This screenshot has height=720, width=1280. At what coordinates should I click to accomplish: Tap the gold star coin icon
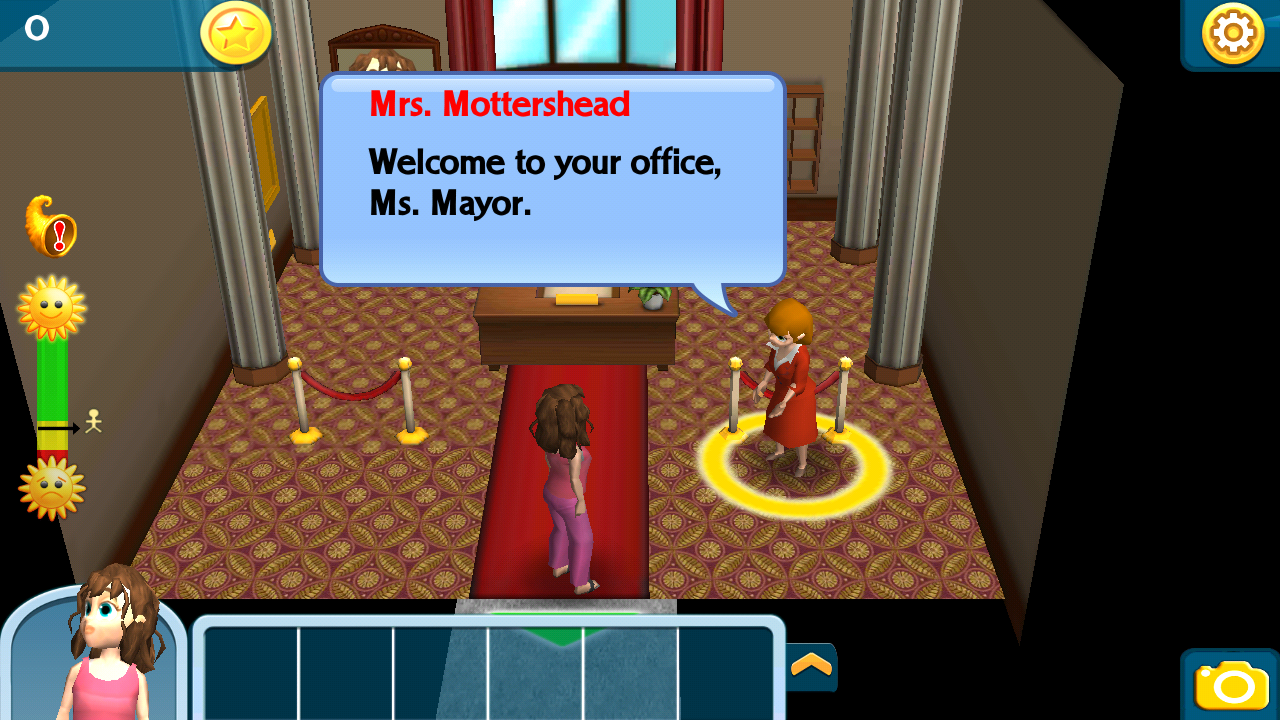(x=236, y=33)
